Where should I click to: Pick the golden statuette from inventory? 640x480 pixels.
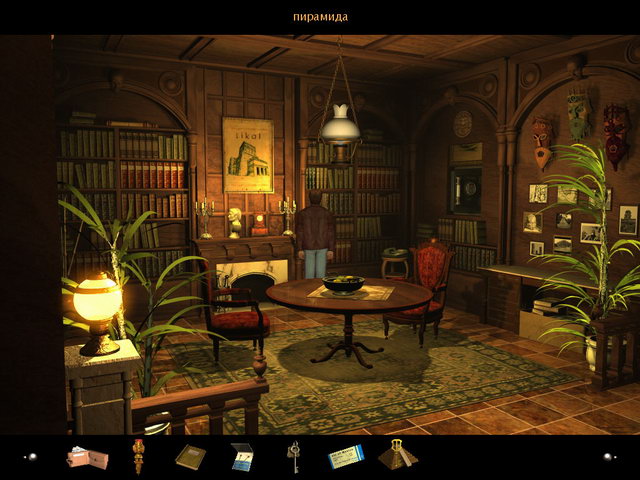[x=139, y=456]
